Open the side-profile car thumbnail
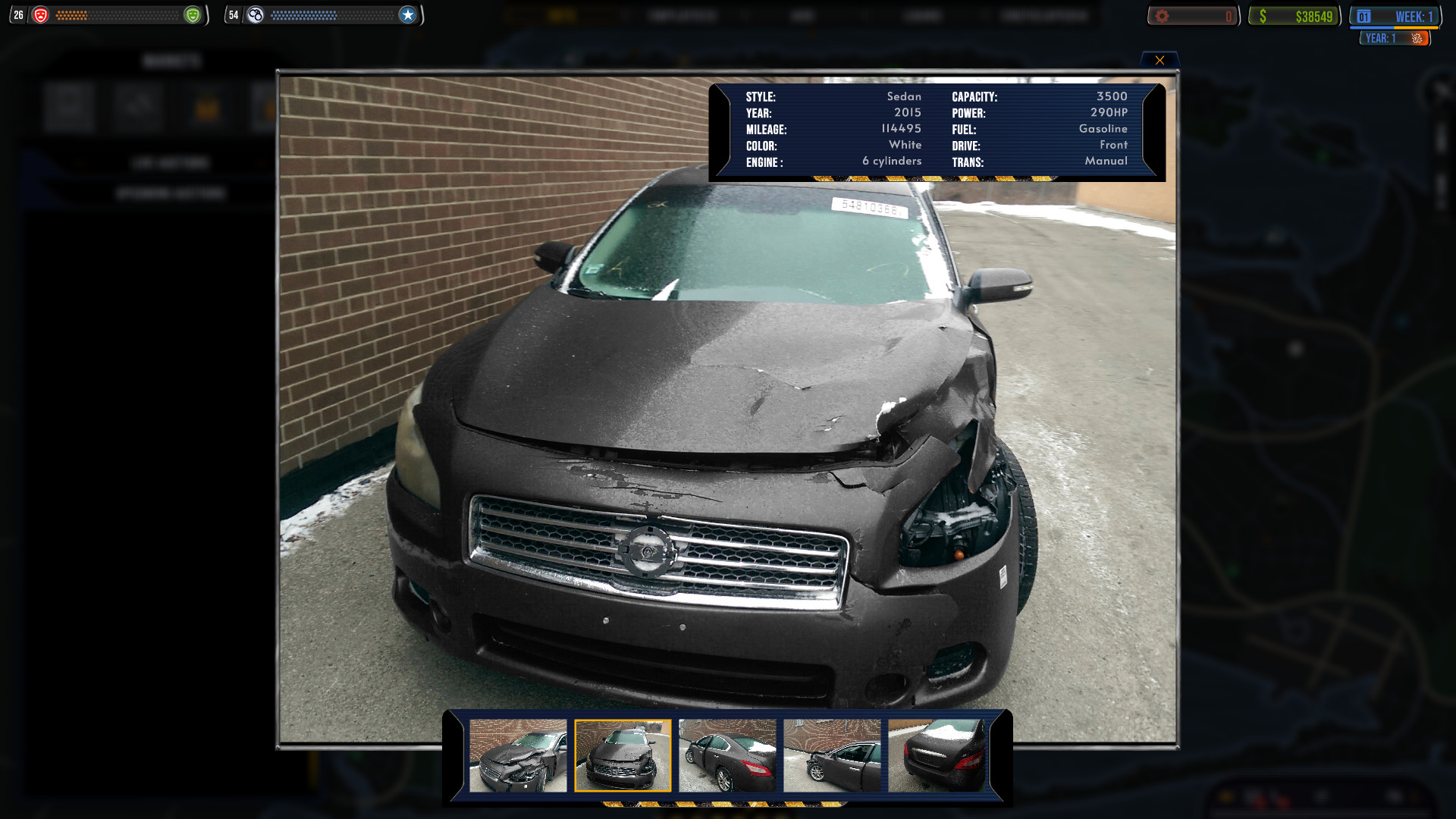This screenshot has width=1456, height=819. (x=727, y=755)
